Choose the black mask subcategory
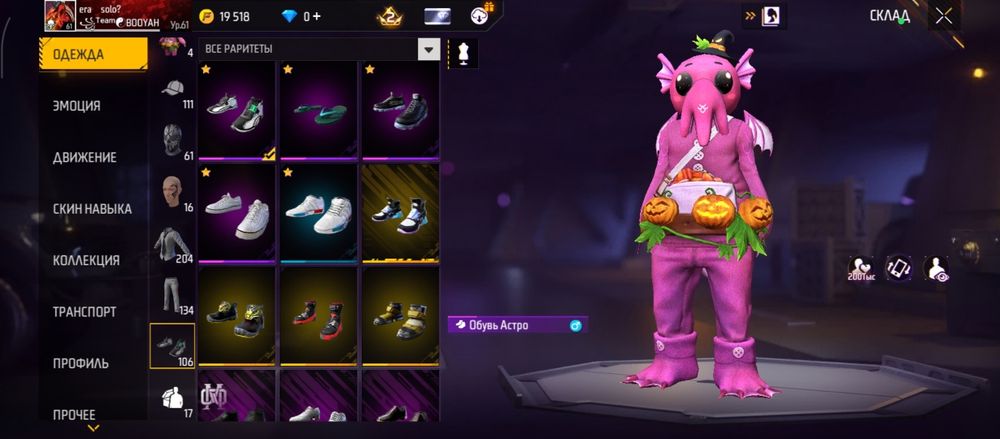Image resolution: width=1000 pixels, height=439 pixels. (172, 140)
